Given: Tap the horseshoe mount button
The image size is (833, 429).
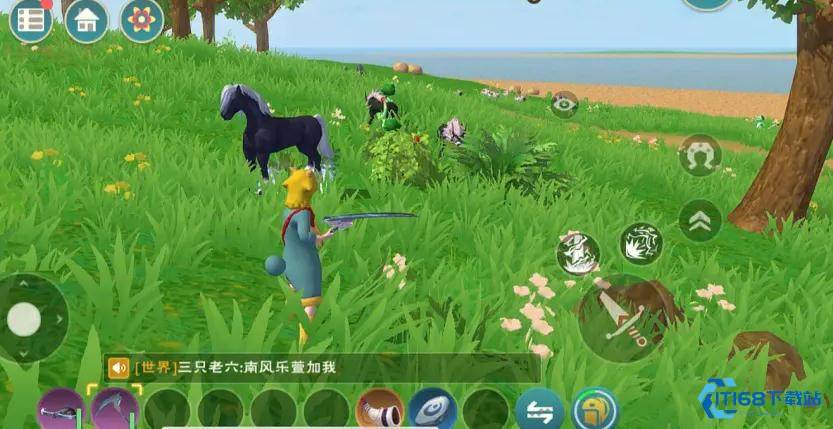Looking at the screenshot, I should (x=699, y=156).
